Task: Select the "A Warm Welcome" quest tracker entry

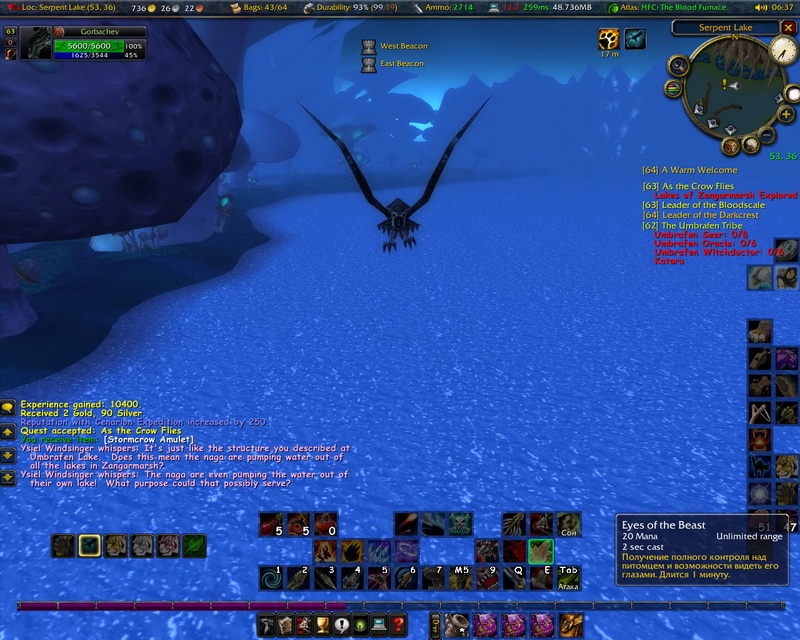Action: [690, 170]
